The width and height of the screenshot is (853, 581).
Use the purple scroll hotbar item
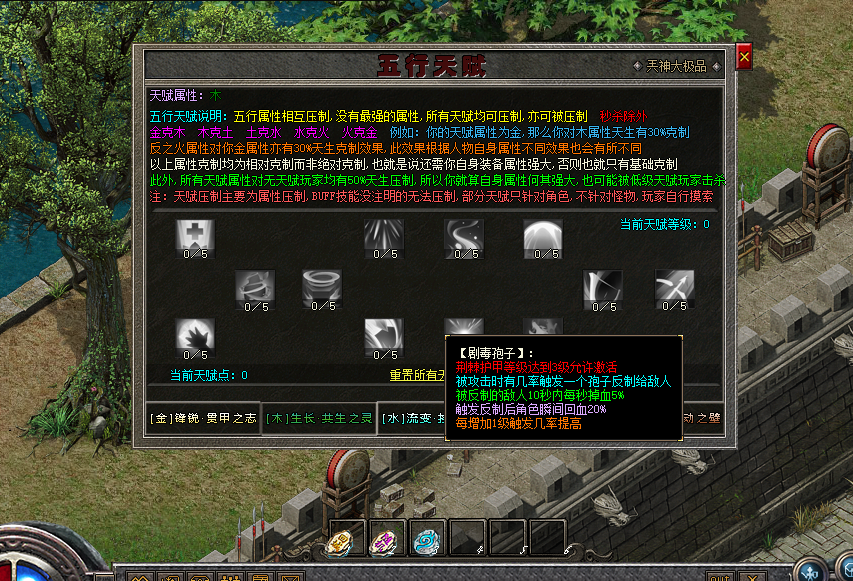[x=386, y=539]
